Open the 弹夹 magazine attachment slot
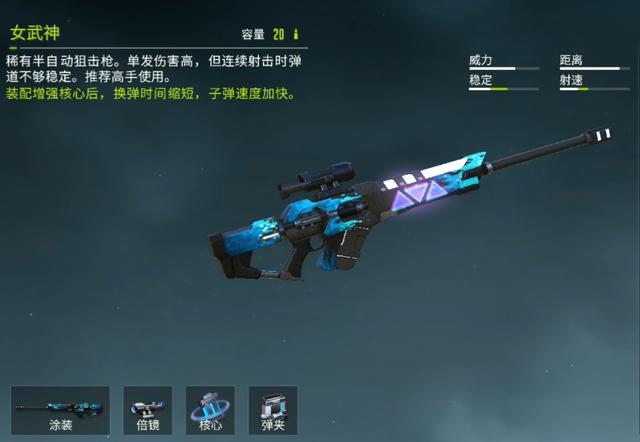Viewport: 640px width, 442px height. pyautogui.click(x=273, y=410)
